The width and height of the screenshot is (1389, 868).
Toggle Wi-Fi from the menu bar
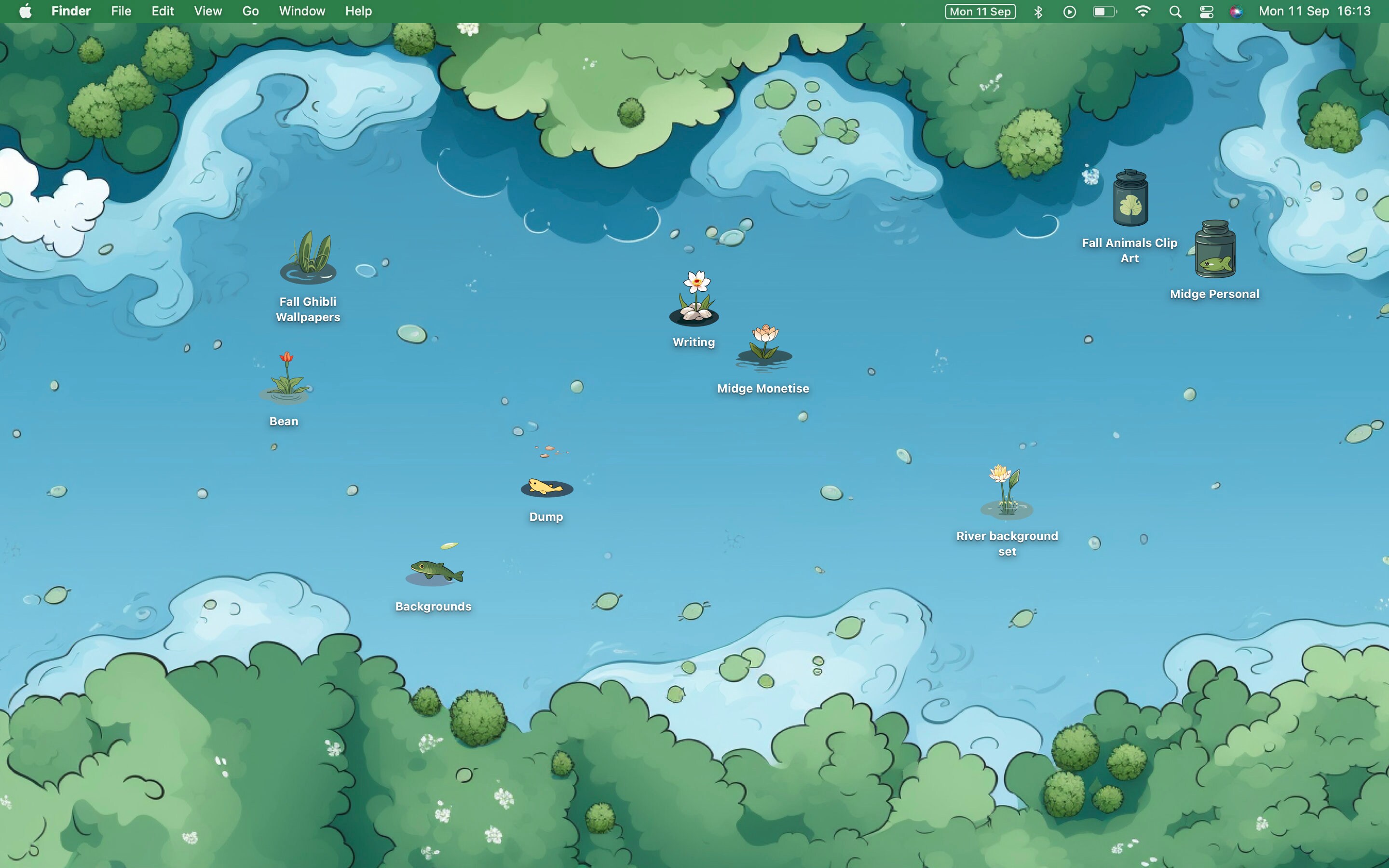[x=1142, y=11]
